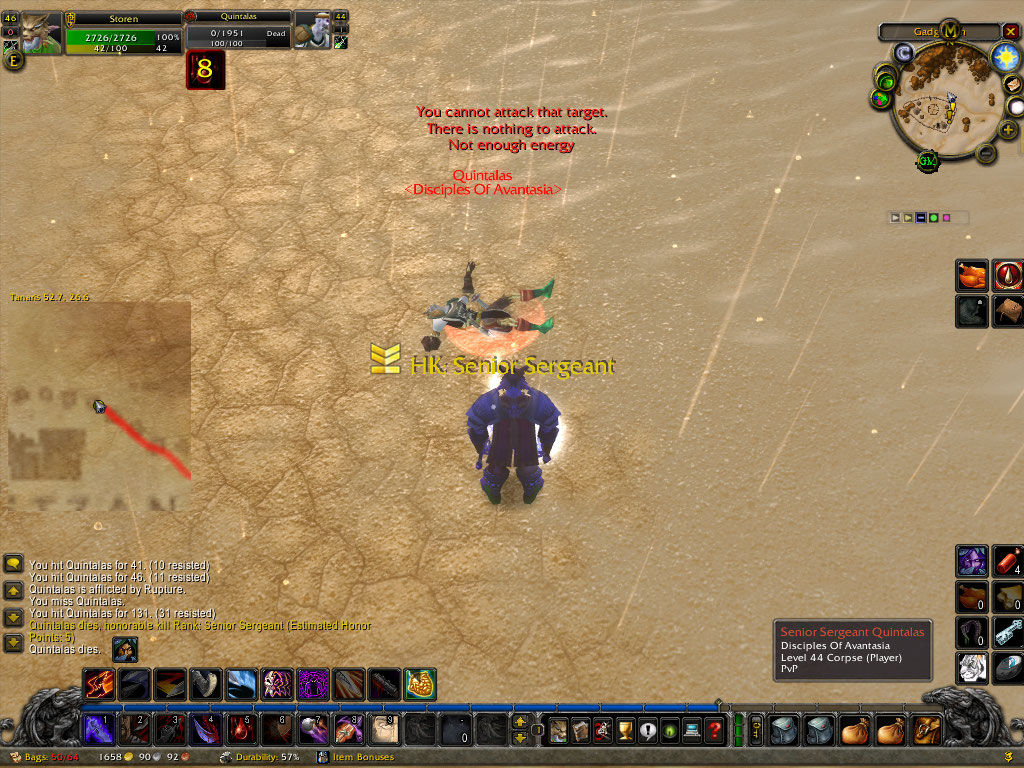Activate the red blood drop ability icon
The height and width of the screenshot is (768, 1024).
[1008, 275]
